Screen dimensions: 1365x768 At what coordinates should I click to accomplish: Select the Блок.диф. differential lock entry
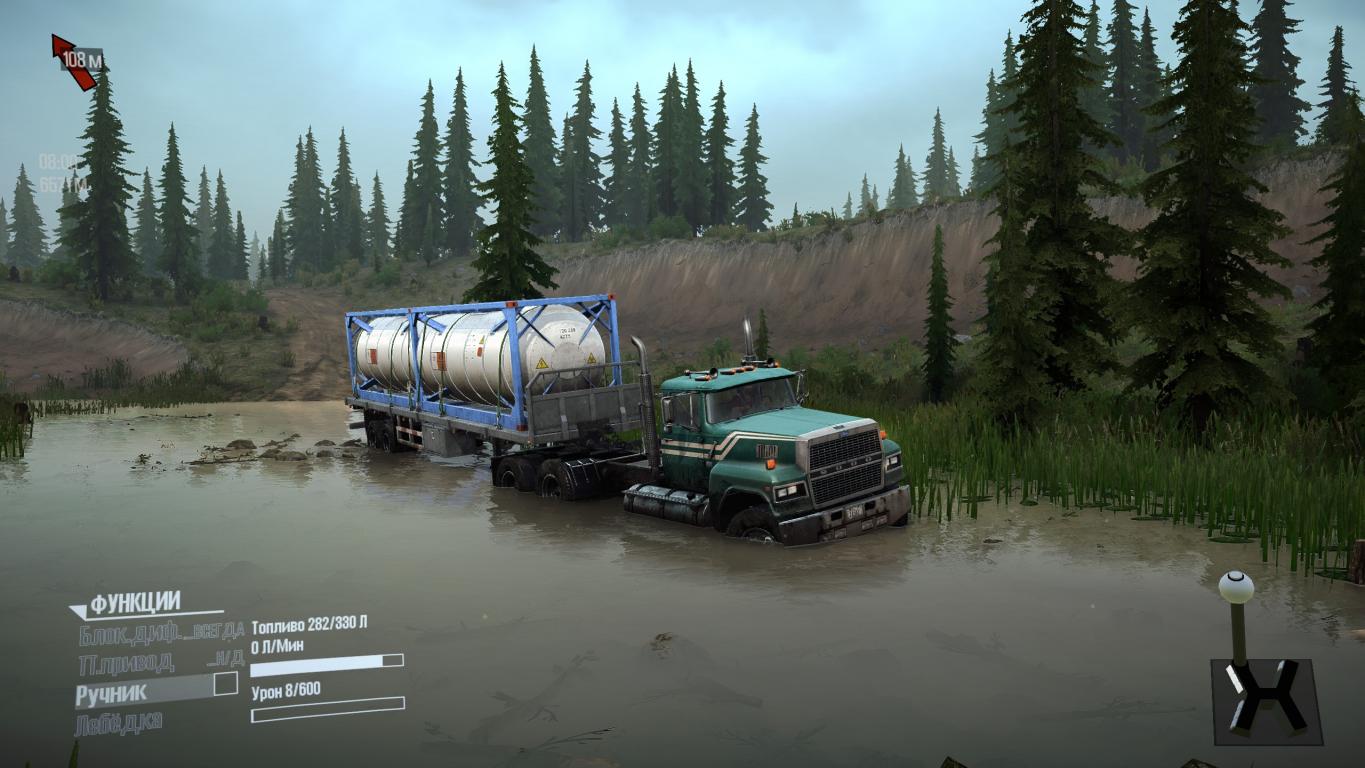click(x=130, y=632)
